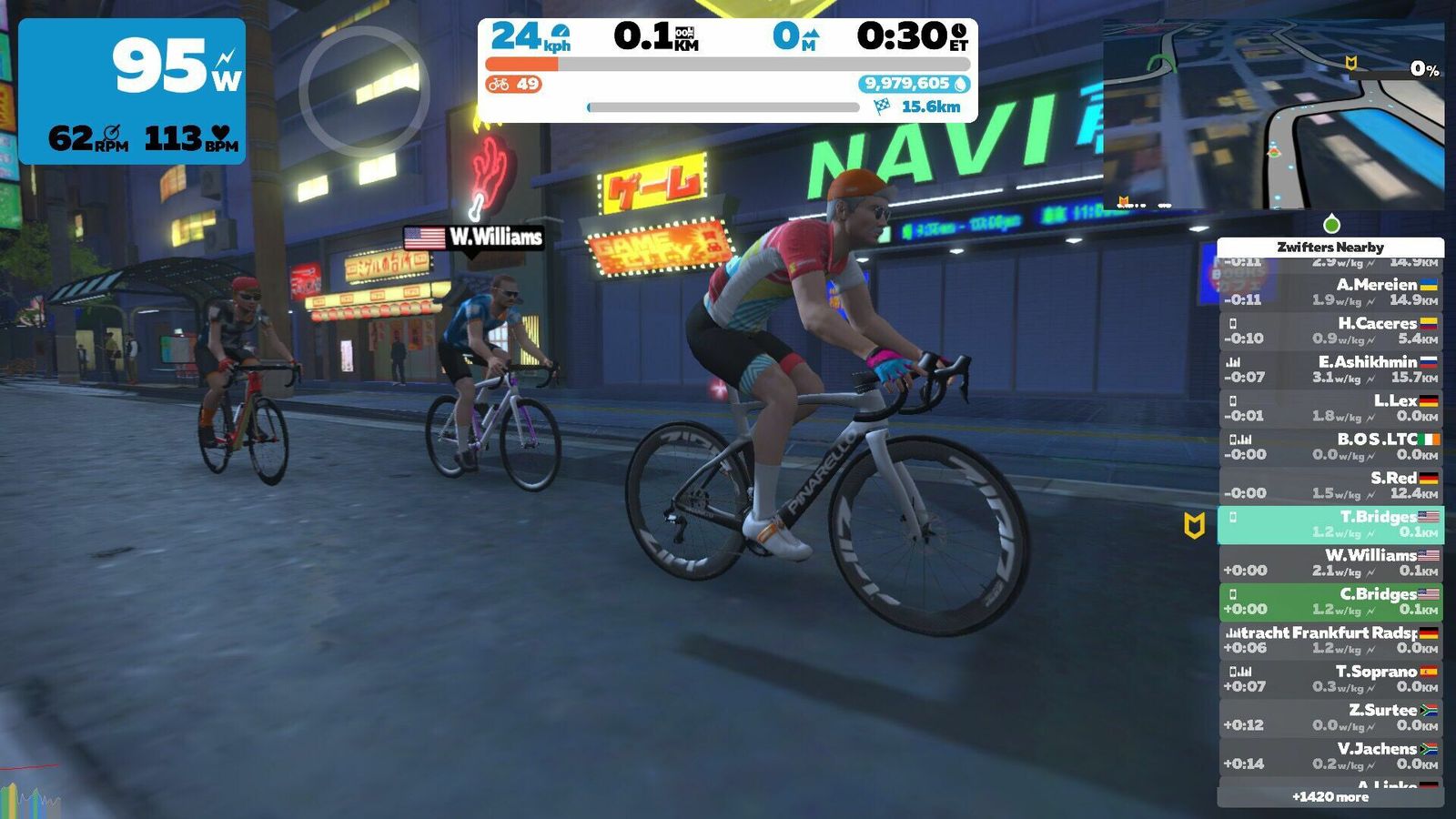Viewport: 1456px width, 819px height.
Task: Select the Eintracht Frankfurt Radsport rider row
Action: (x=1330, y=640)
